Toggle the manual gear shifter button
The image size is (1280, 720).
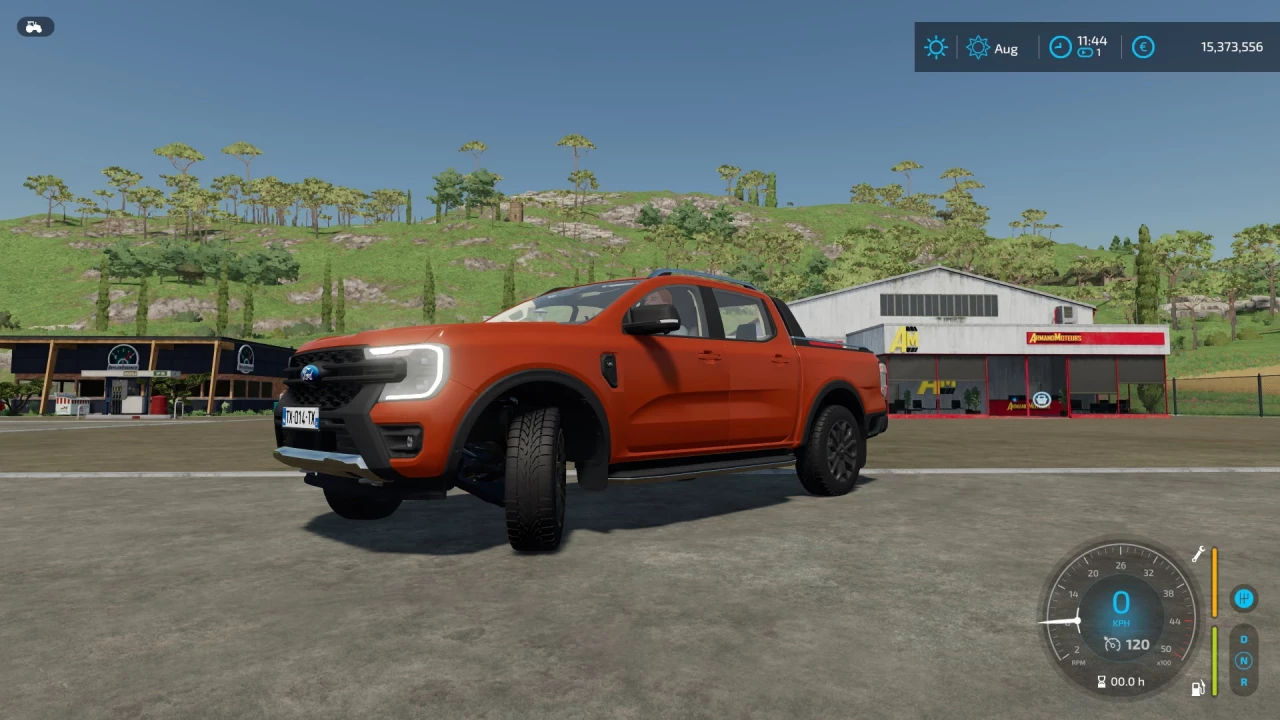click(1244, 599)
